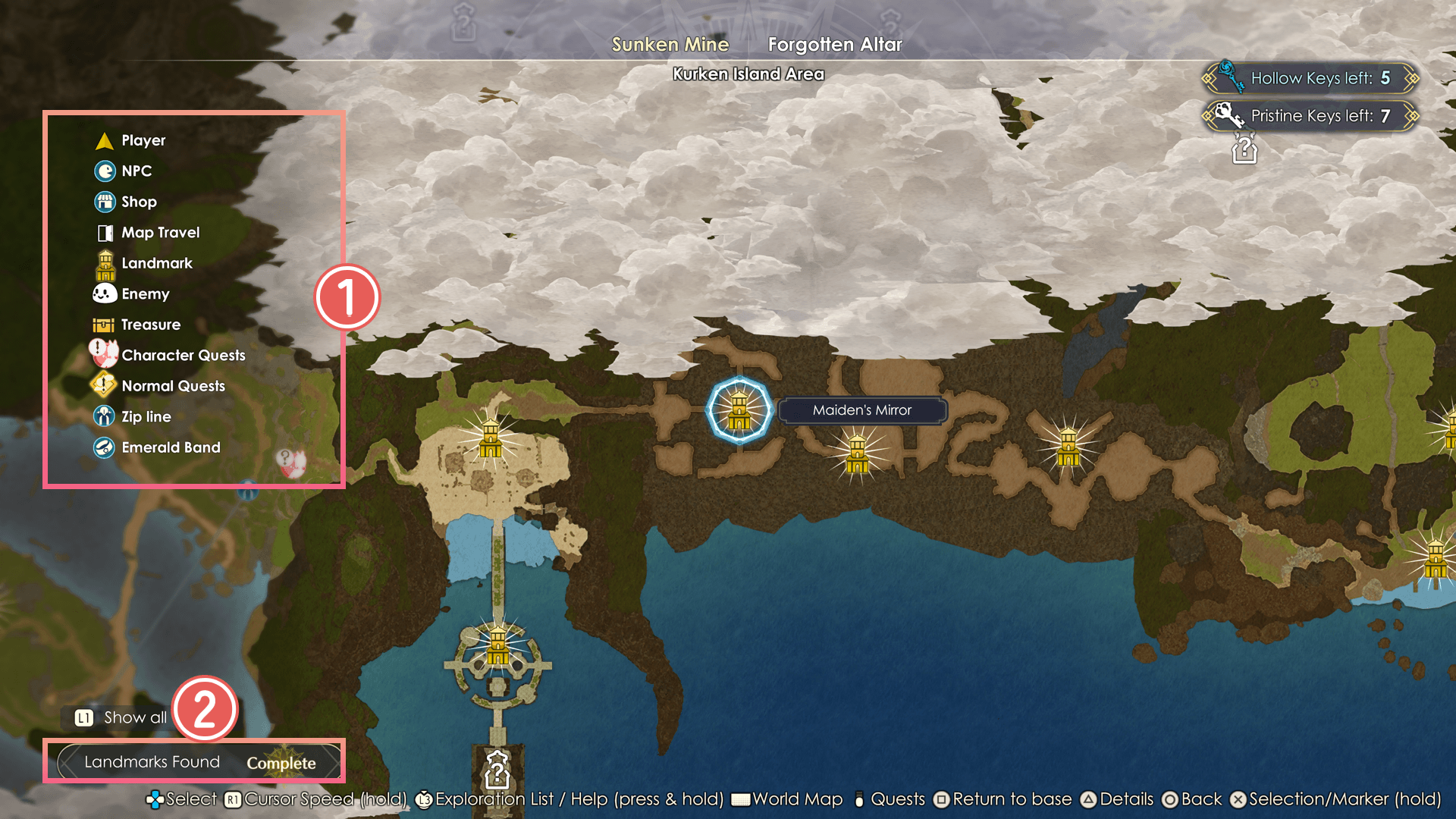Click the question-mark marker below the keys panel
The image size is (1456, 819).
[1244, 149]
